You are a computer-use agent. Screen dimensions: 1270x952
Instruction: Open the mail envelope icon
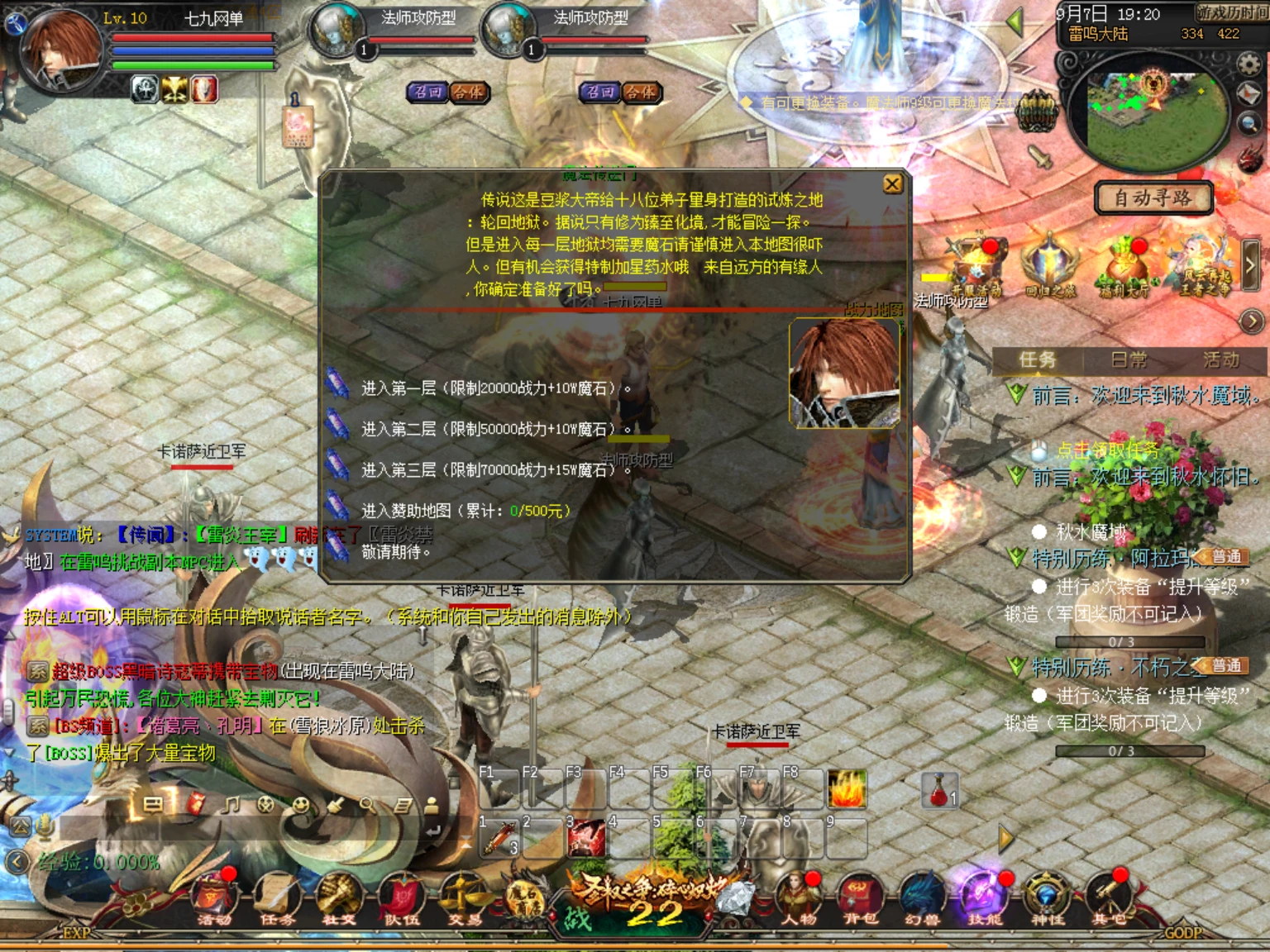1249,94
